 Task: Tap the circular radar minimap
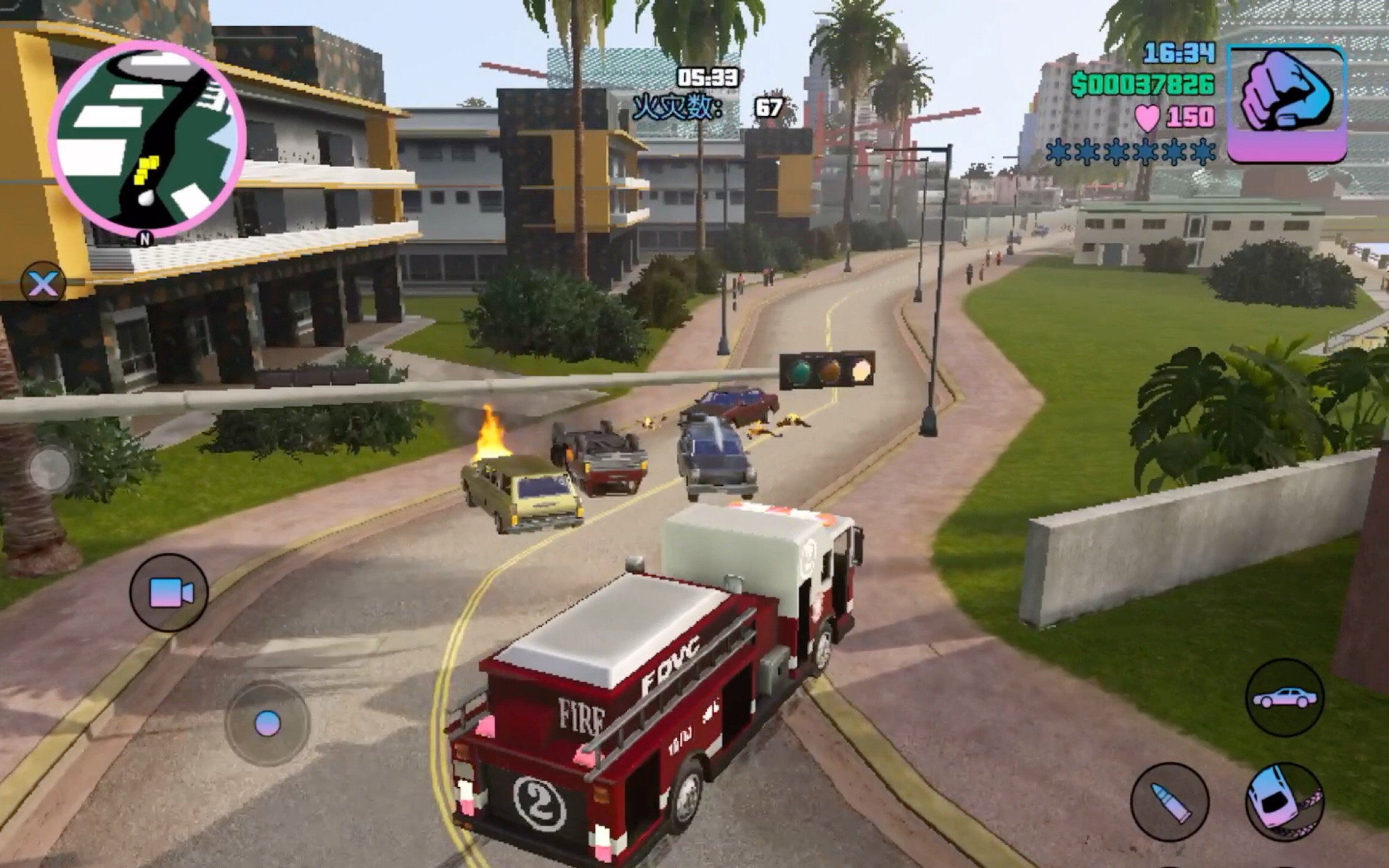[x=148, y=140]
